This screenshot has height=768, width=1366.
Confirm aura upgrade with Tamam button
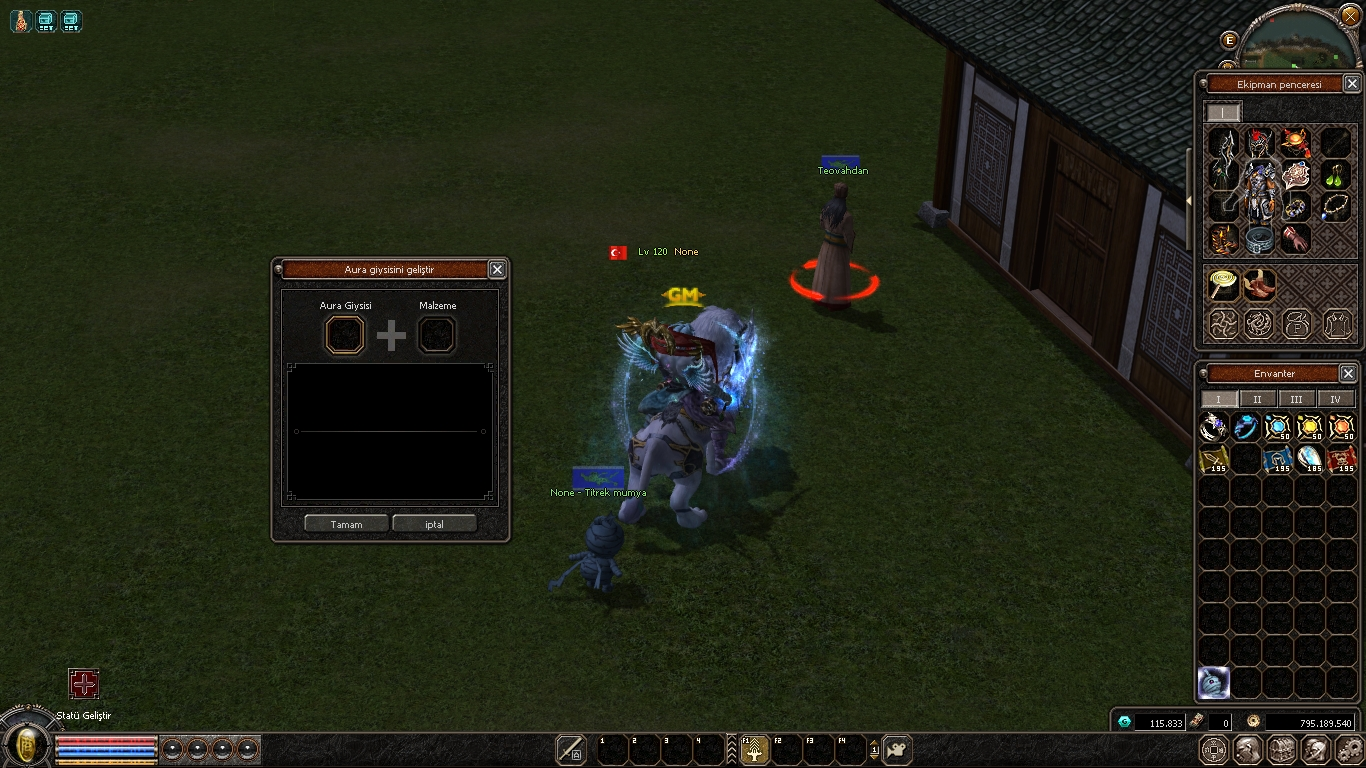346,524
